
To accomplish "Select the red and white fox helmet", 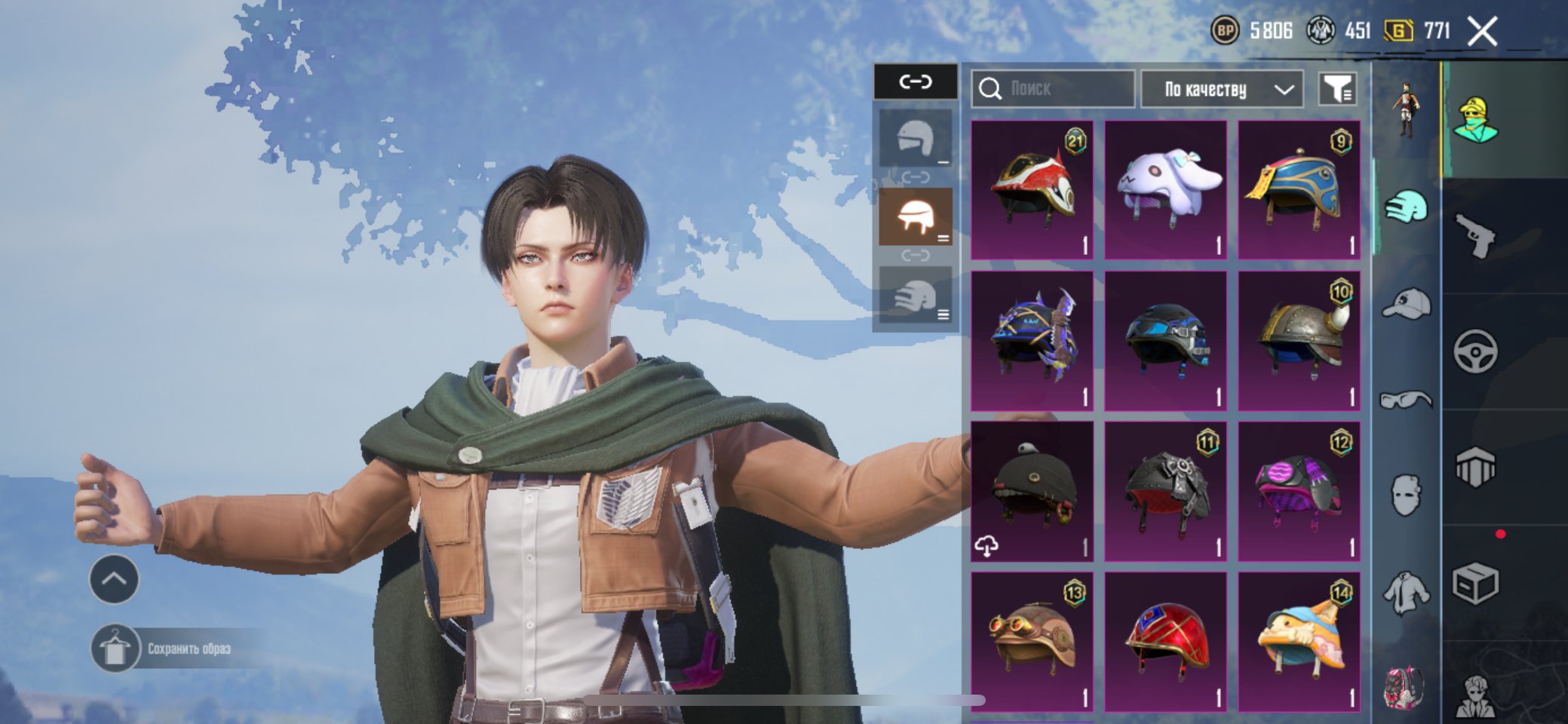I will [1032, 189].
